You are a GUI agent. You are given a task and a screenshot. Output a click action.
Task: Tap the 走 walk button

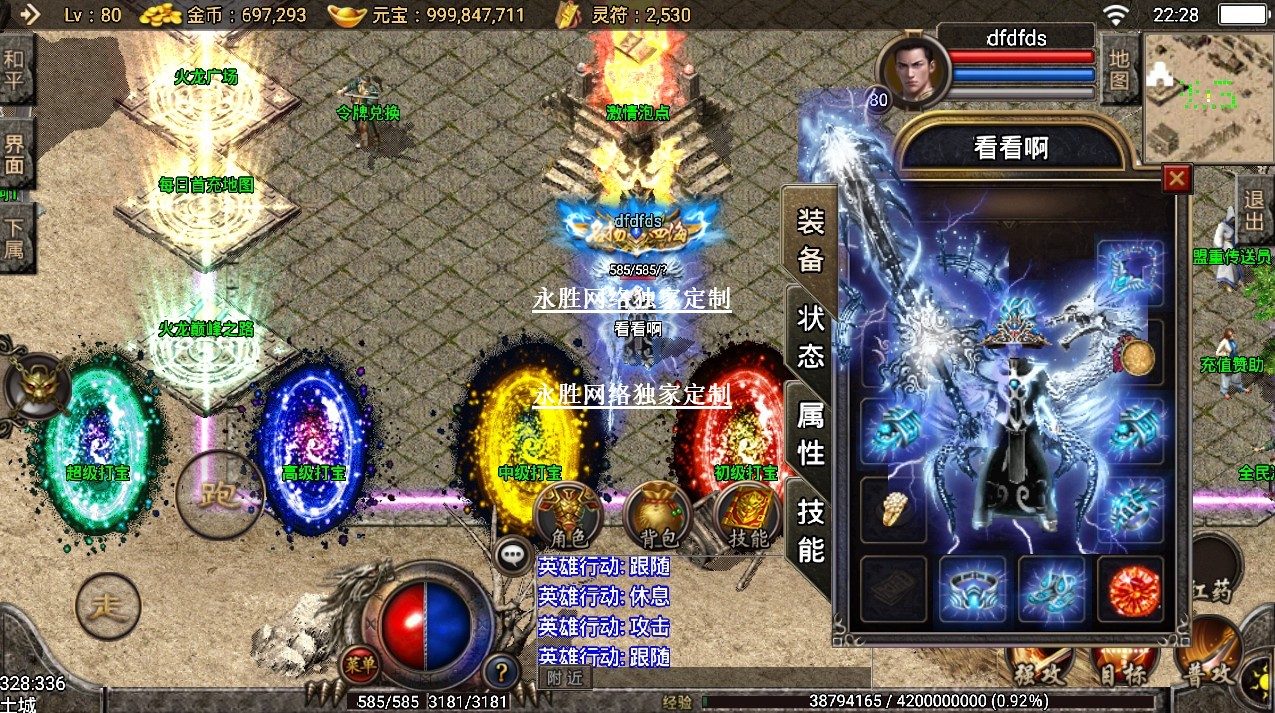coord(108,606)
